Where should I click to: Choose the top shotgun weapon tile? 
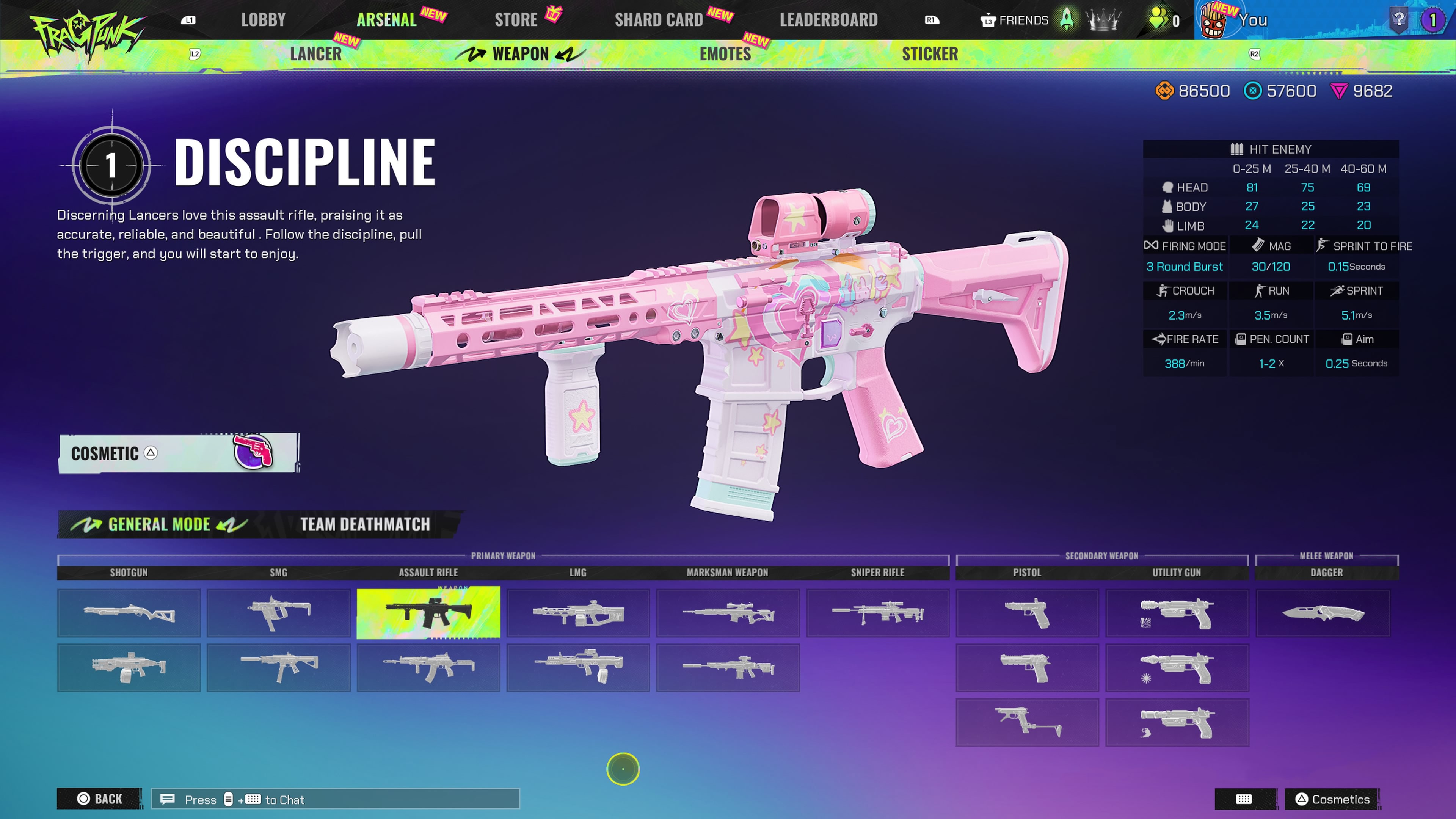[x=129, y=613]
